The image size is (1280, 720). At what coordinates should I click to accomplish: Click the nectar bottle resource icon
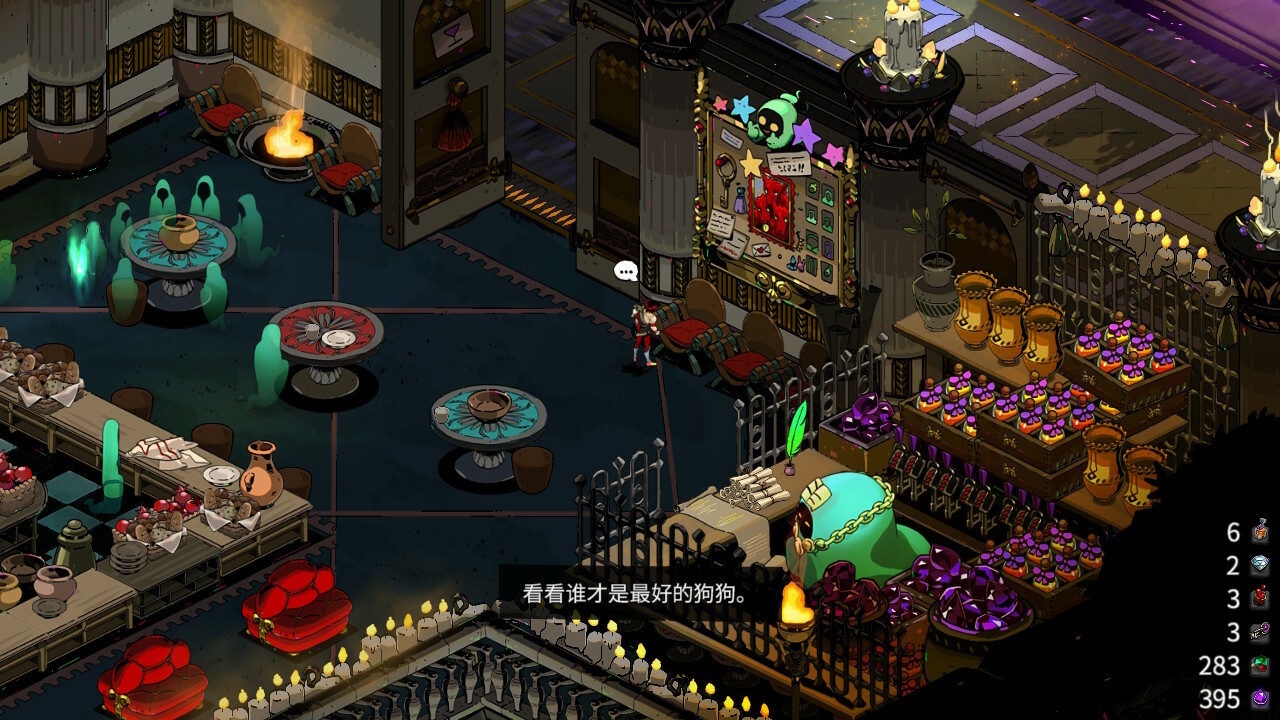point(1260,532)
